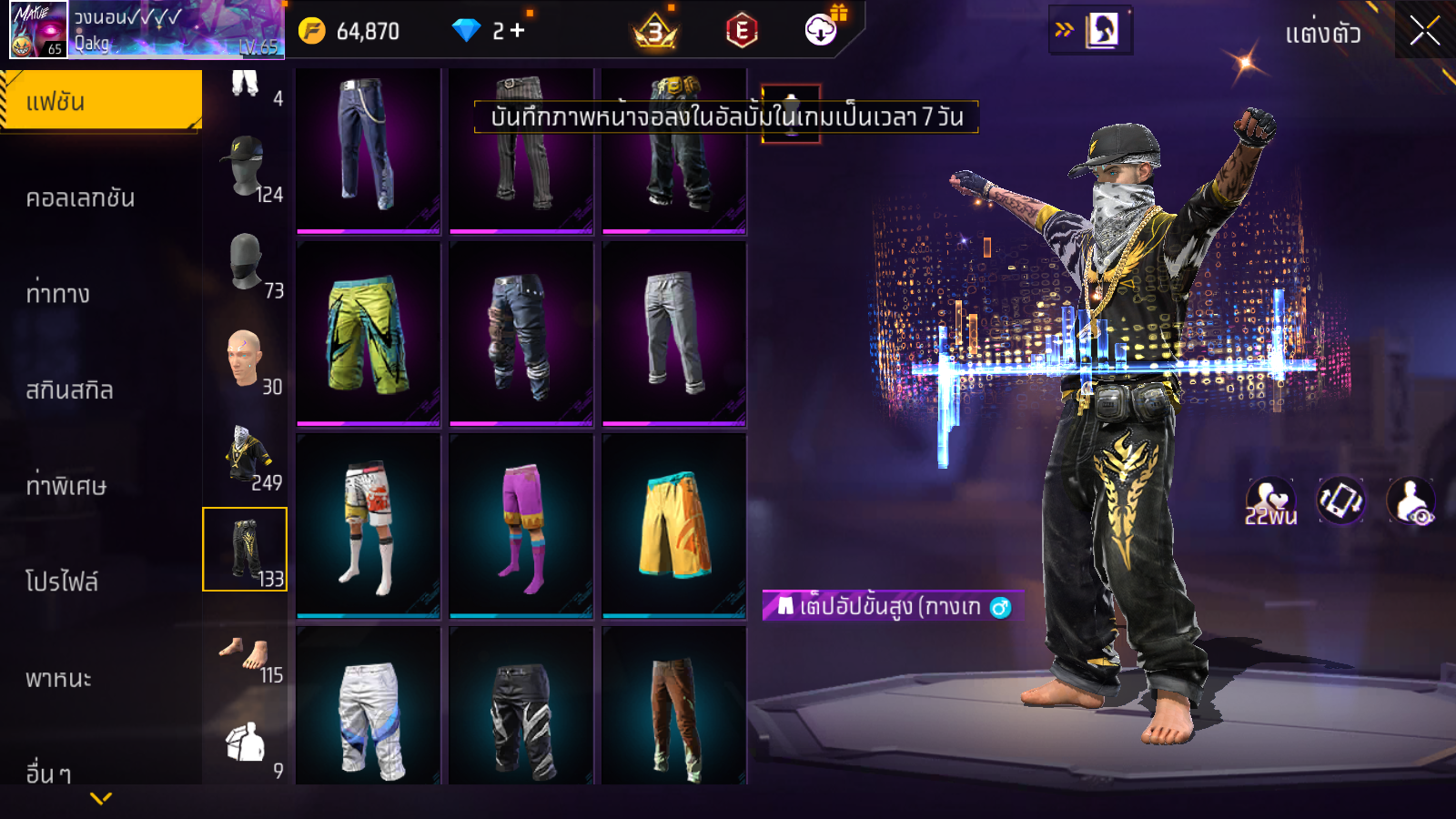This screenshot has height=819, width=1456.
Task: Select the สกินสกิล tab
Action: [x=70, y=390]
